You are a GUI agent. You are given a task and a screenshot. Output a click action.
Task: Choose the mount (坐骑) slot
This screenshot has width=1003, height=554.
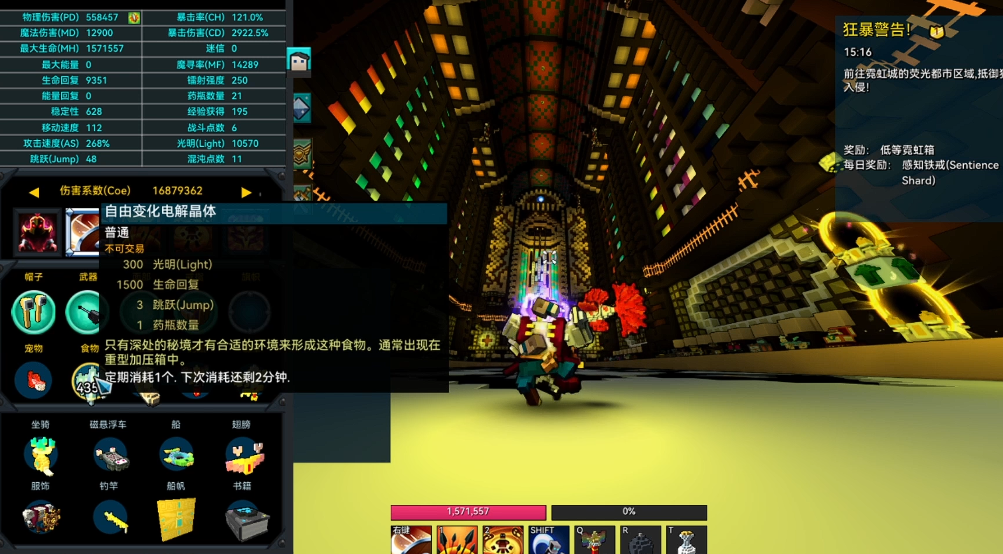pos(40,455)
